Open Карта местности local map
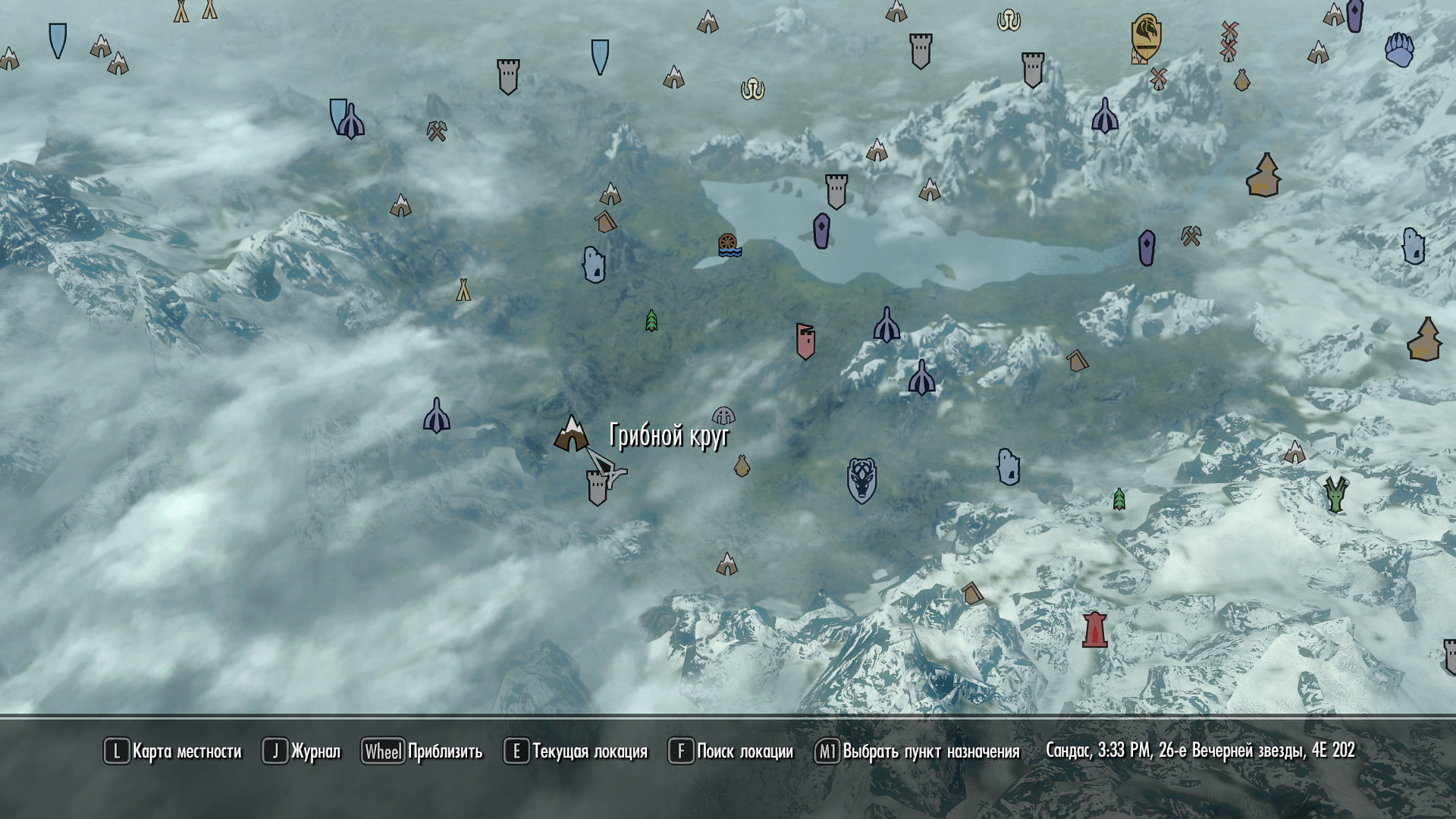 [x=173, y=752]
